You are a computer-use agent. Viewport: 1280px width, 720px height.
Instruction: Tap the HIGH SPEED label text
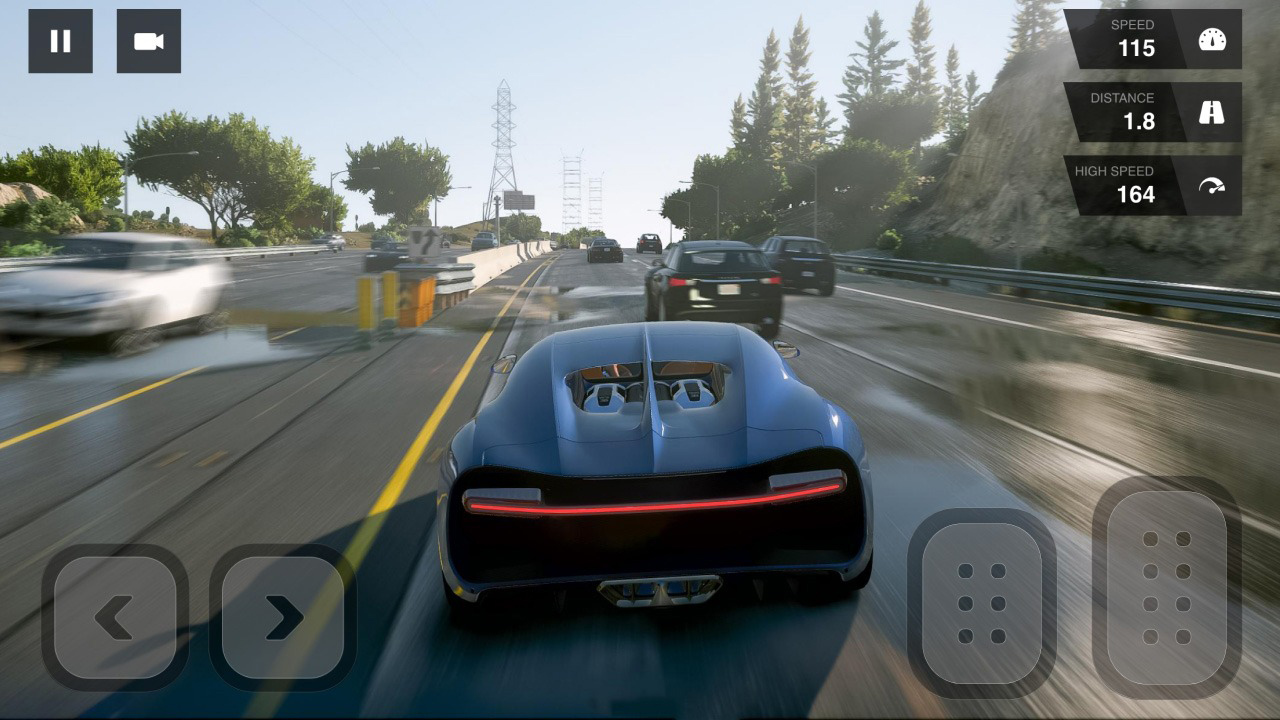[1113, 171]
